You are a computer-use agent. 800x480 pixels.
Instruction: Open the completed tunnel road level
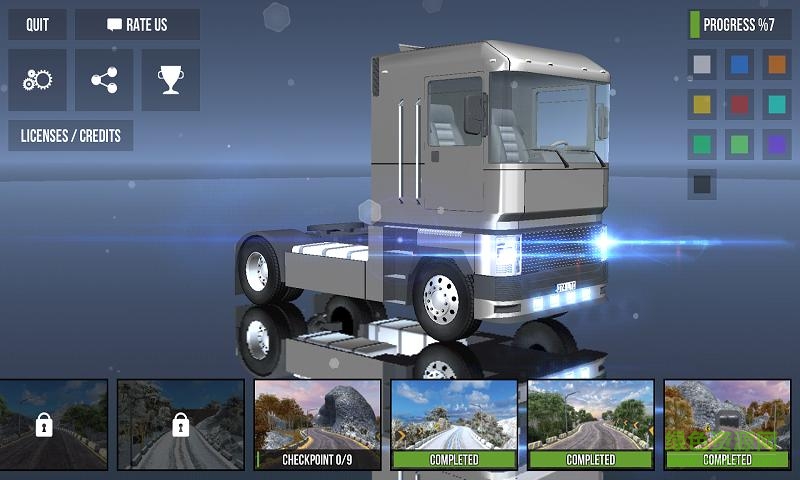pyautogui.click(x=727, y=425)
